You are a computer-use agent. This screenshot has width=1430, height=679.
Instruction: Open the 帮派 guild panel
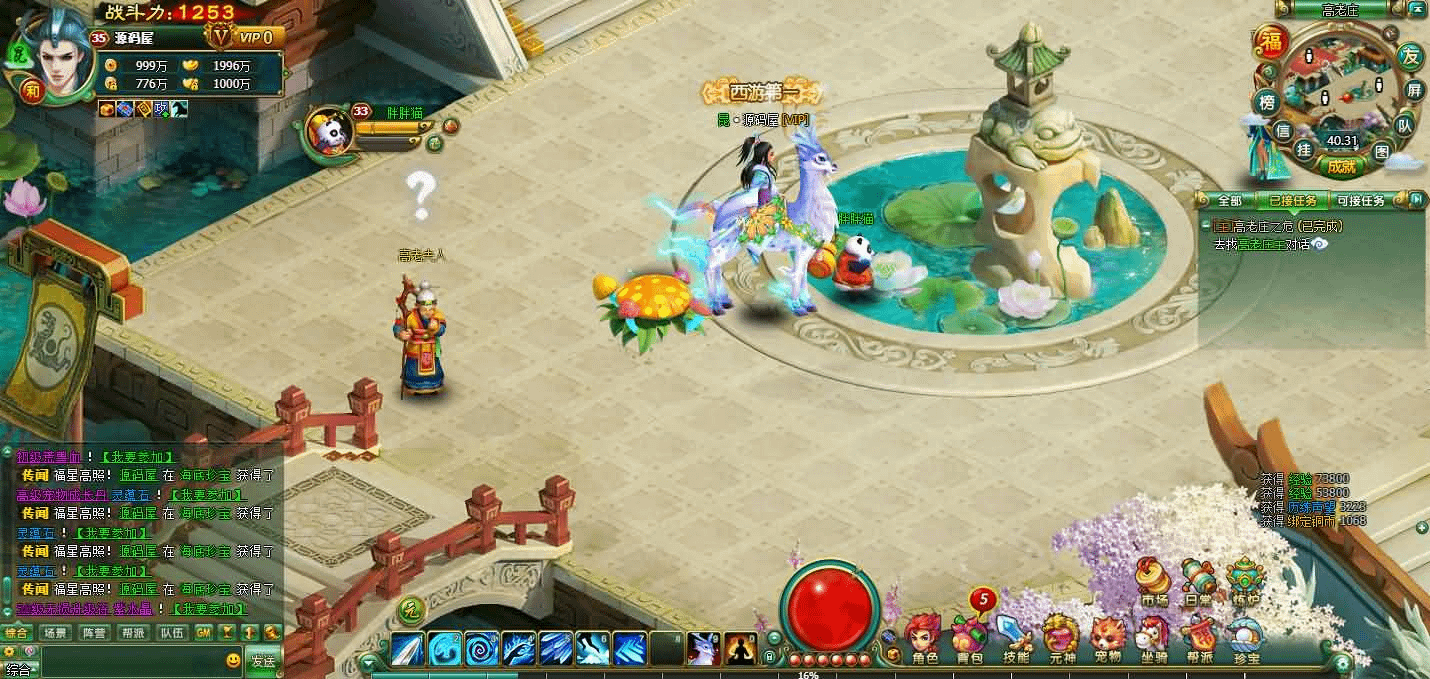click(x=1199, y=636)
